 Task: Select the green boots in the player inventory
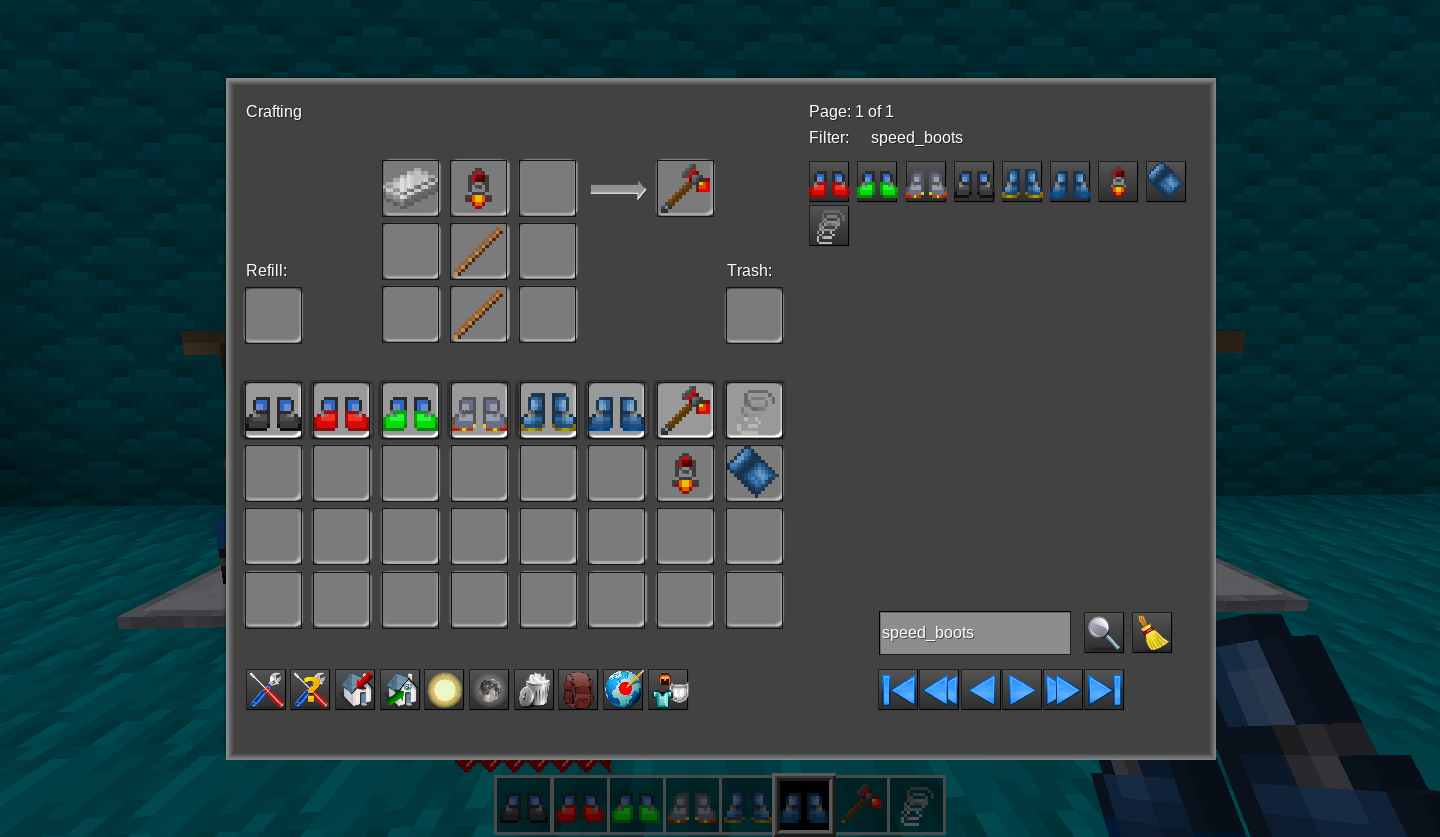tap(410, 410)
